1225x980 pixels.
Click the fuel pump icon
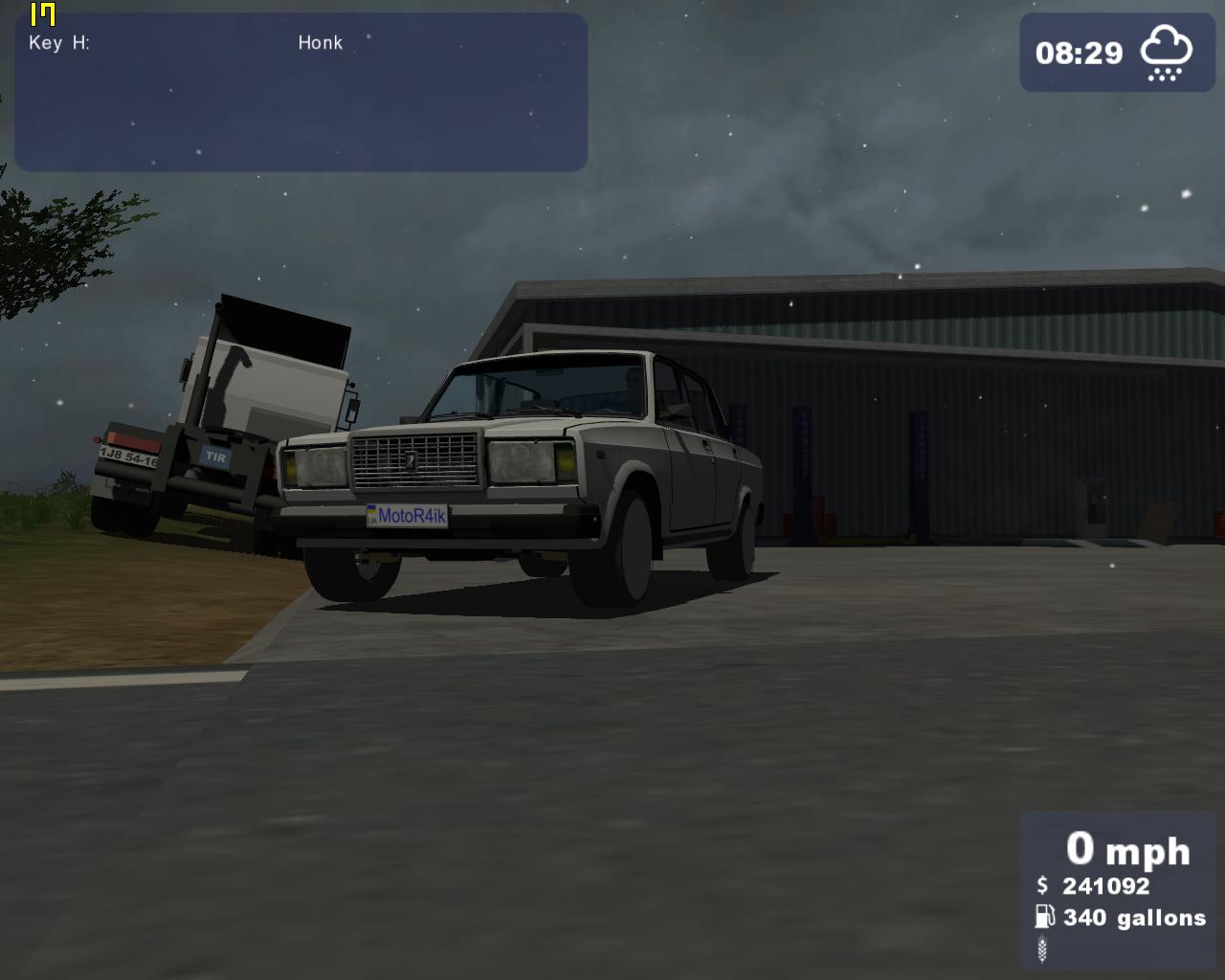pyautogui.click(x=1043, y=917)
